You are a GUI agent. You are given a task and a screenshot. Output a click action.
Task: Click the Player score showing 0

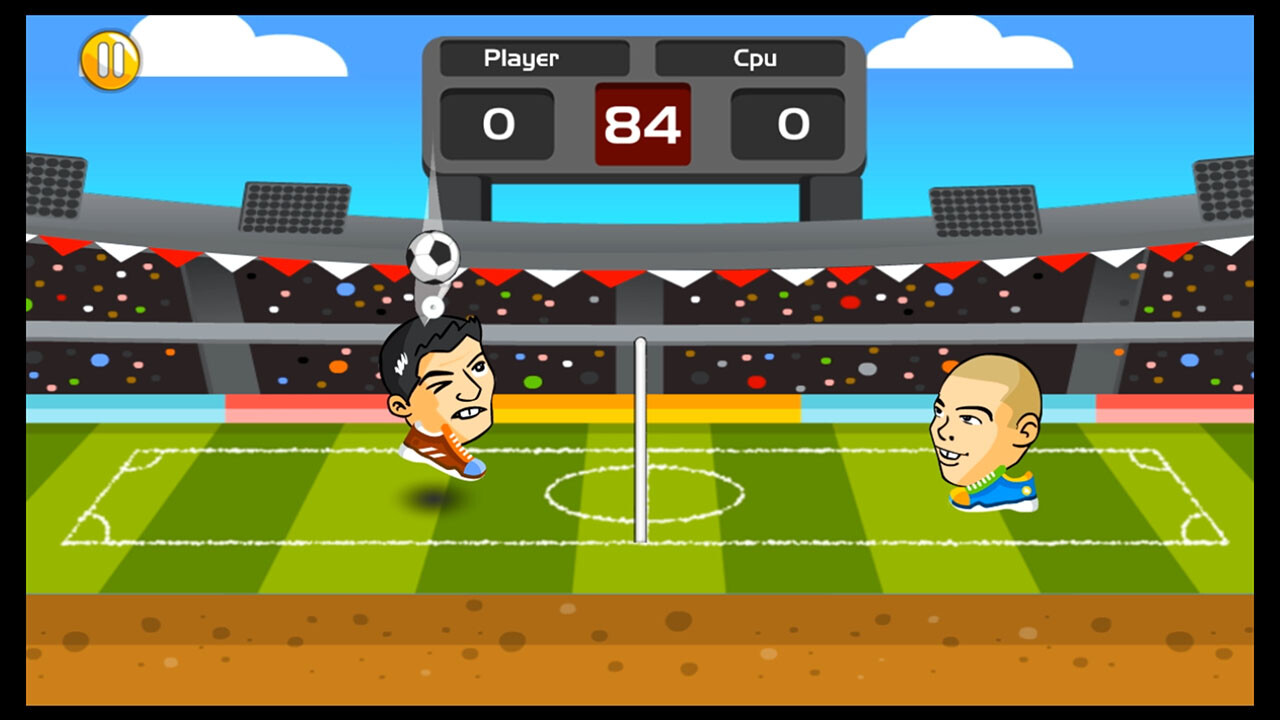[497, 124]
